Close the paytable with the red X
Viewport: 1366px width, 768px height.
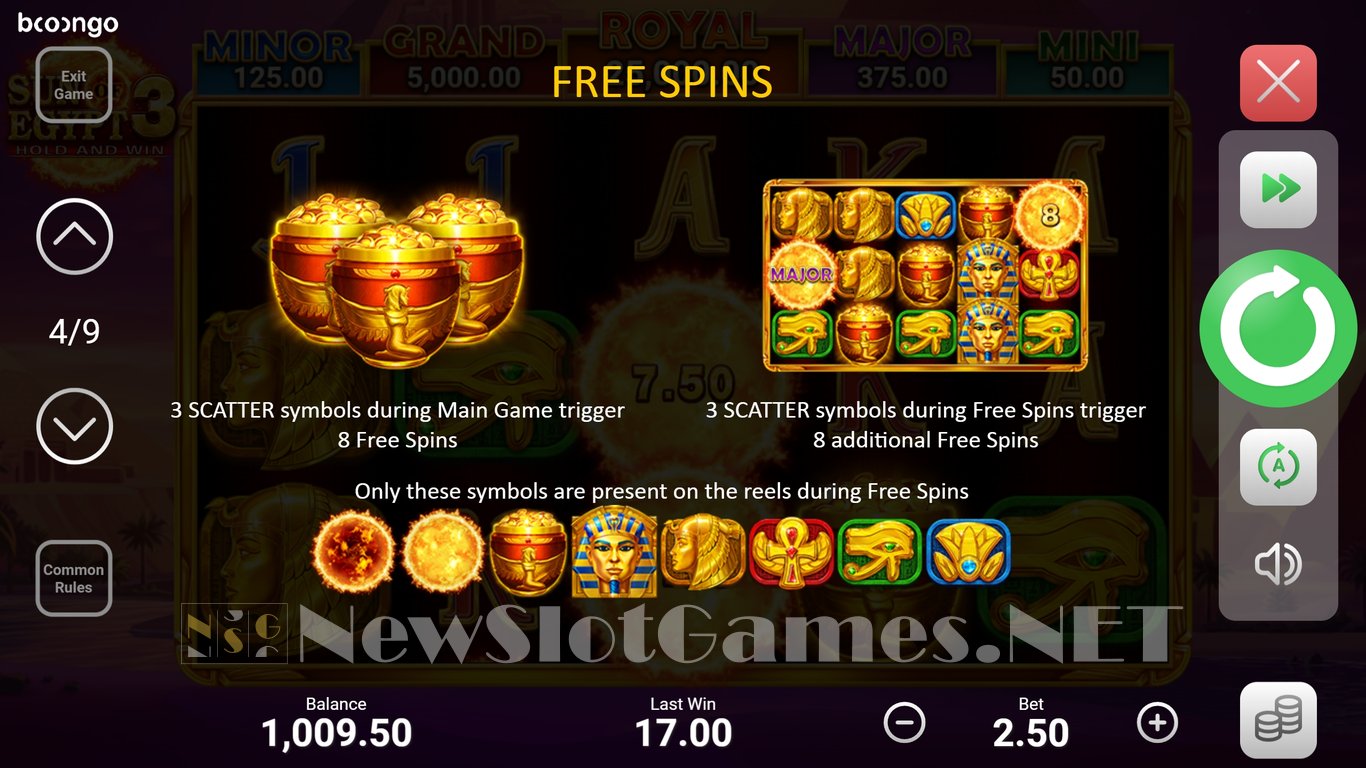[1278, 83]
